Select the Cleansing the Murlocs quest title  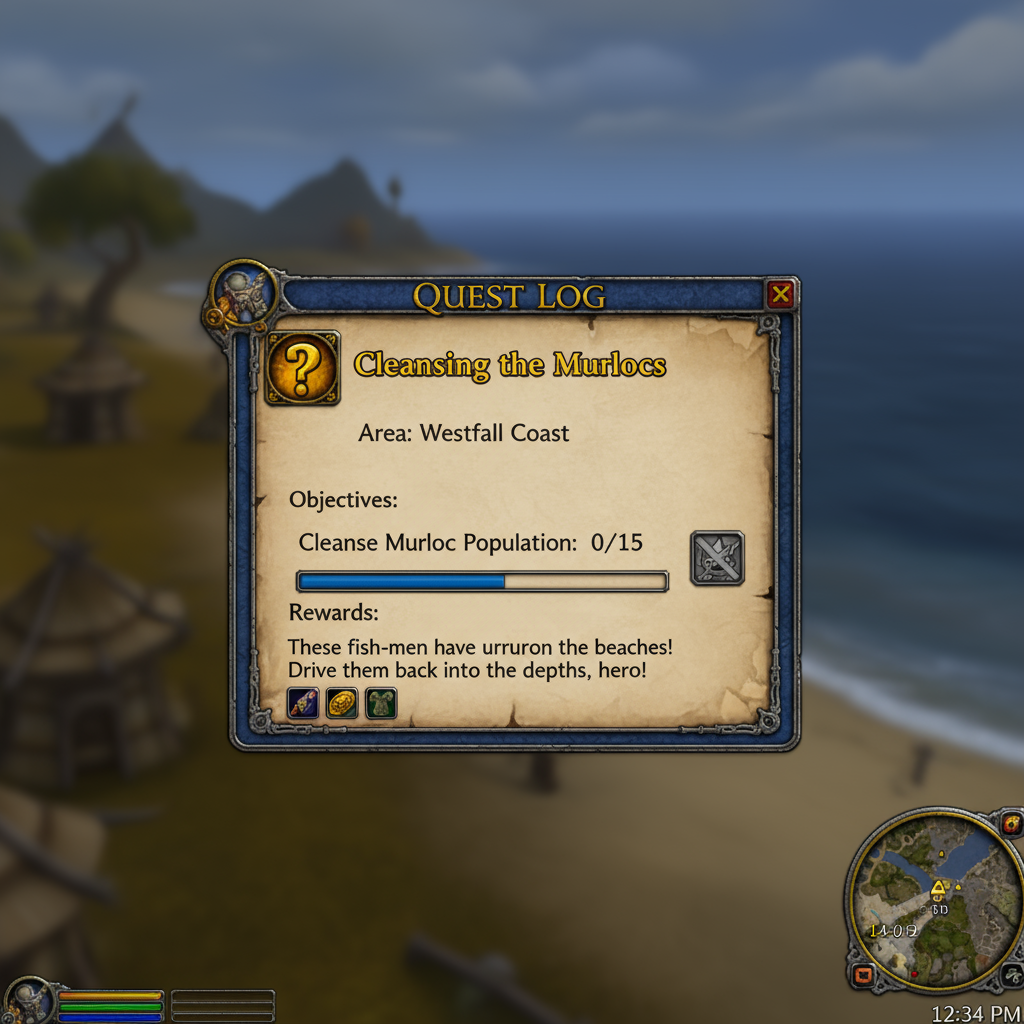(x=510, y=365)
